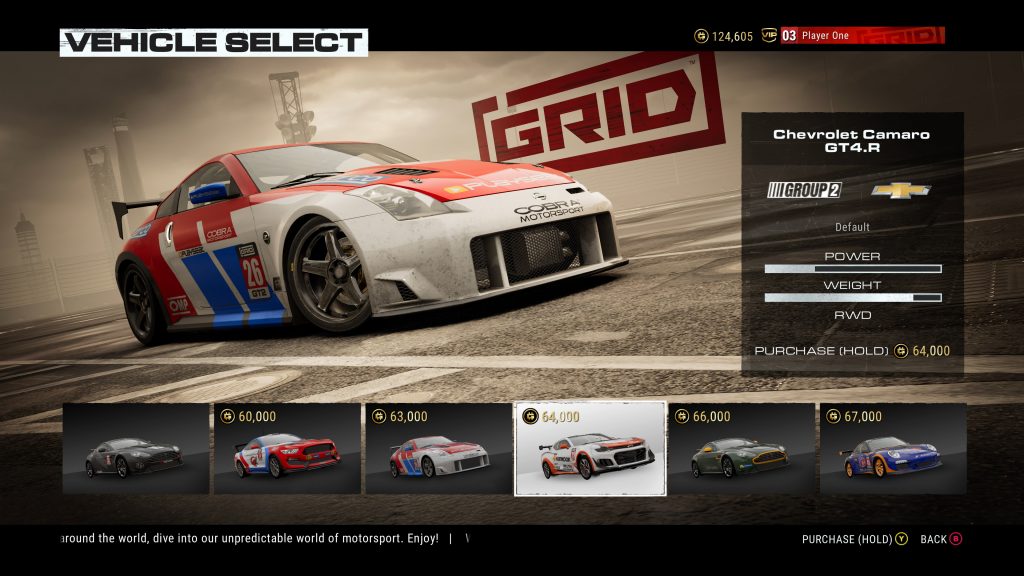The height and width of the screenshot is (576, 1024).
Task: Go back using the Back button
Action: [940, 539]
